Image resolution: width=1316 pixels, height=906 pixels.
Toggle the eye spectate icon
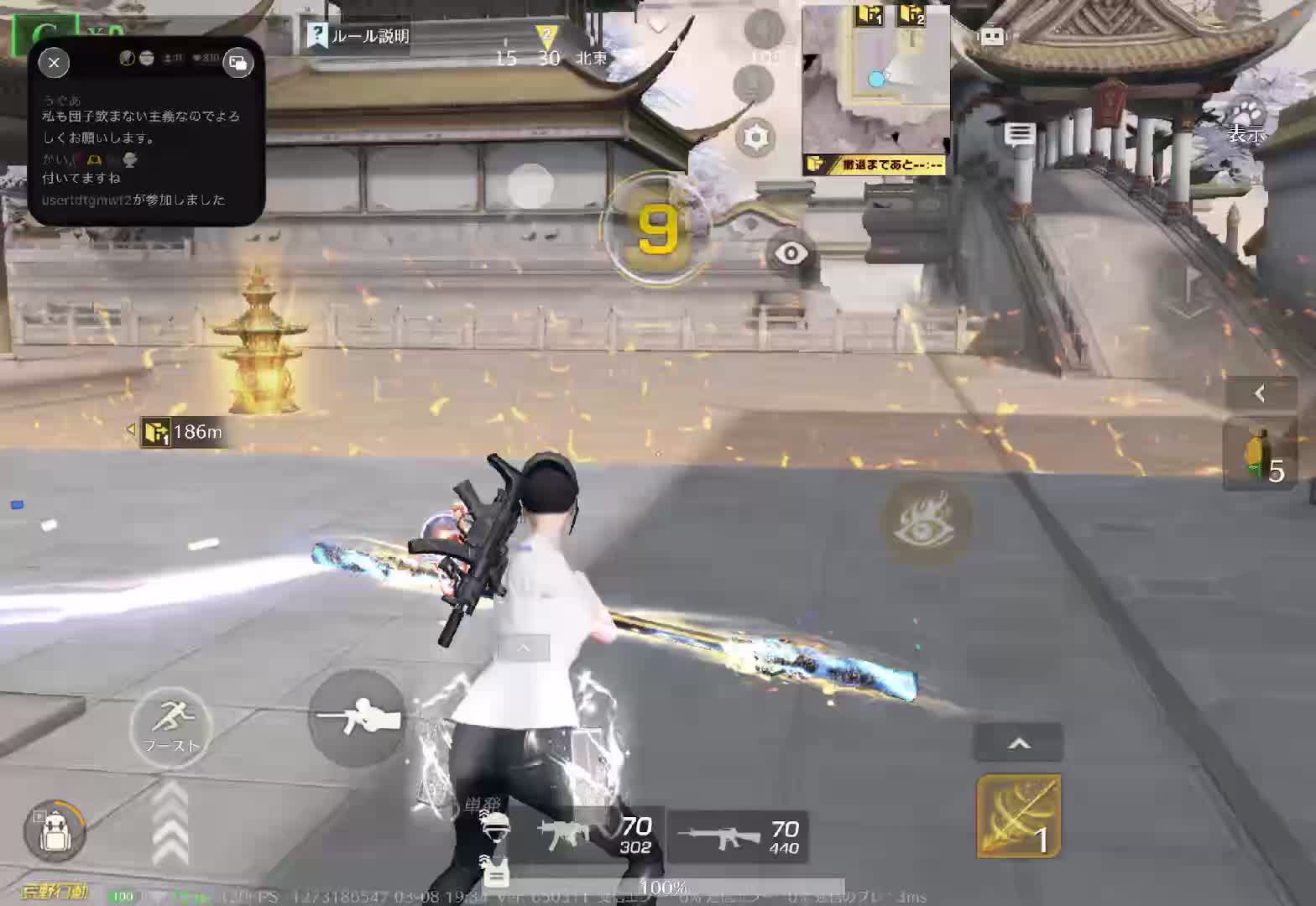(790, 252)
